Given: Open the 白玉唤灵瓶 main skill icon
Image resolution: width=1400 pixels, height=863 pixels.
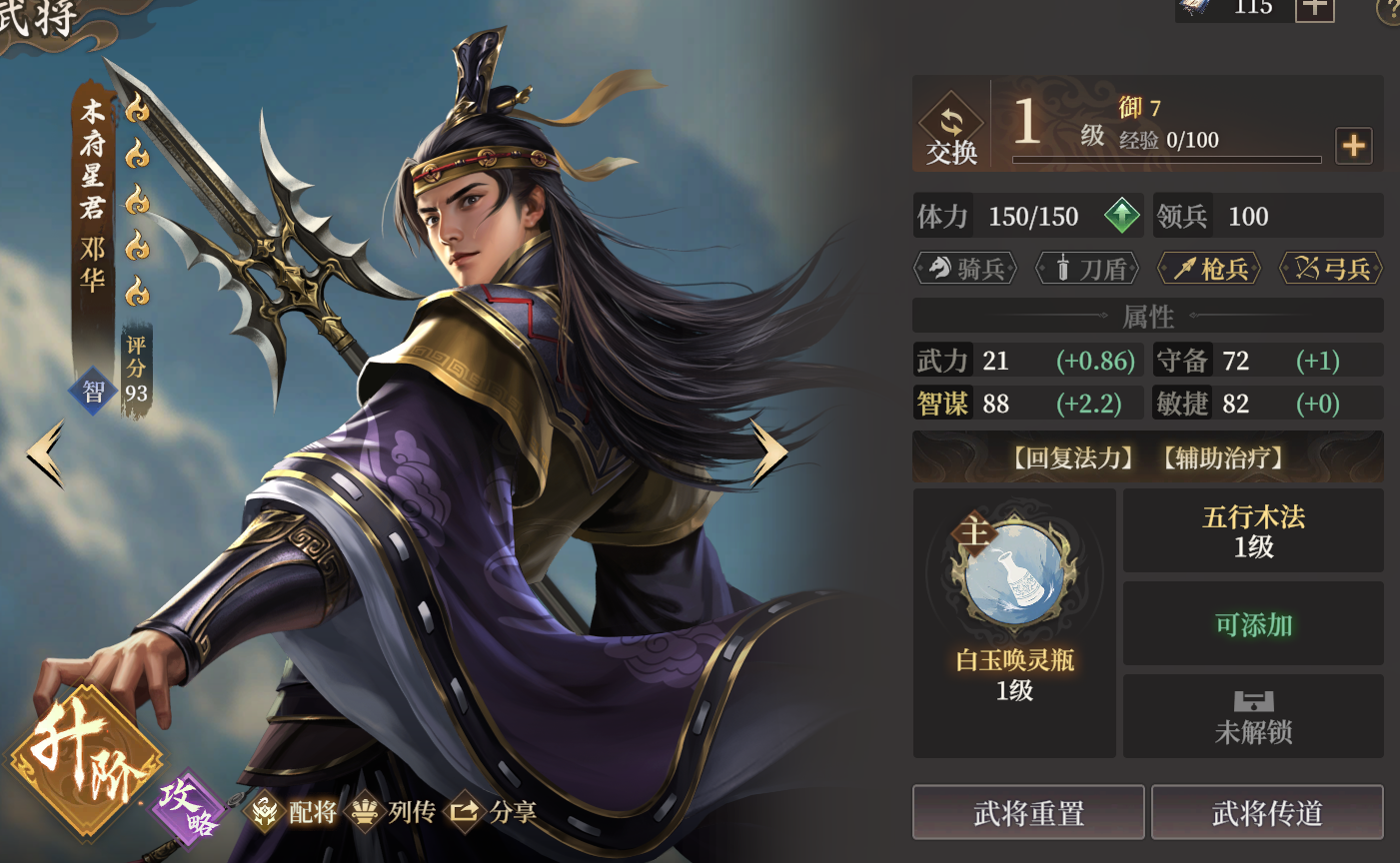Looking at the screenshot, I should [x=1013, y=572].
